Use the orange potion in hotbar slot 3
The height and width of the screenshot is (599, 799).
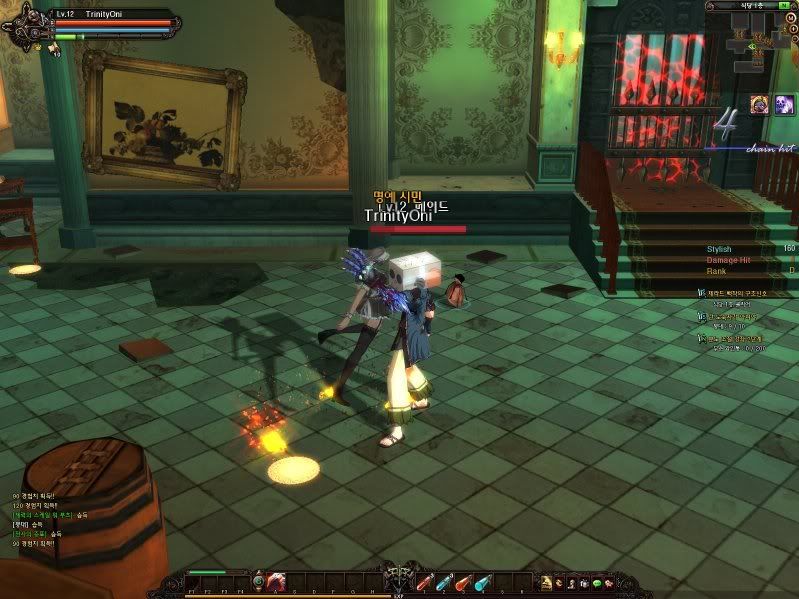point(463,581)
